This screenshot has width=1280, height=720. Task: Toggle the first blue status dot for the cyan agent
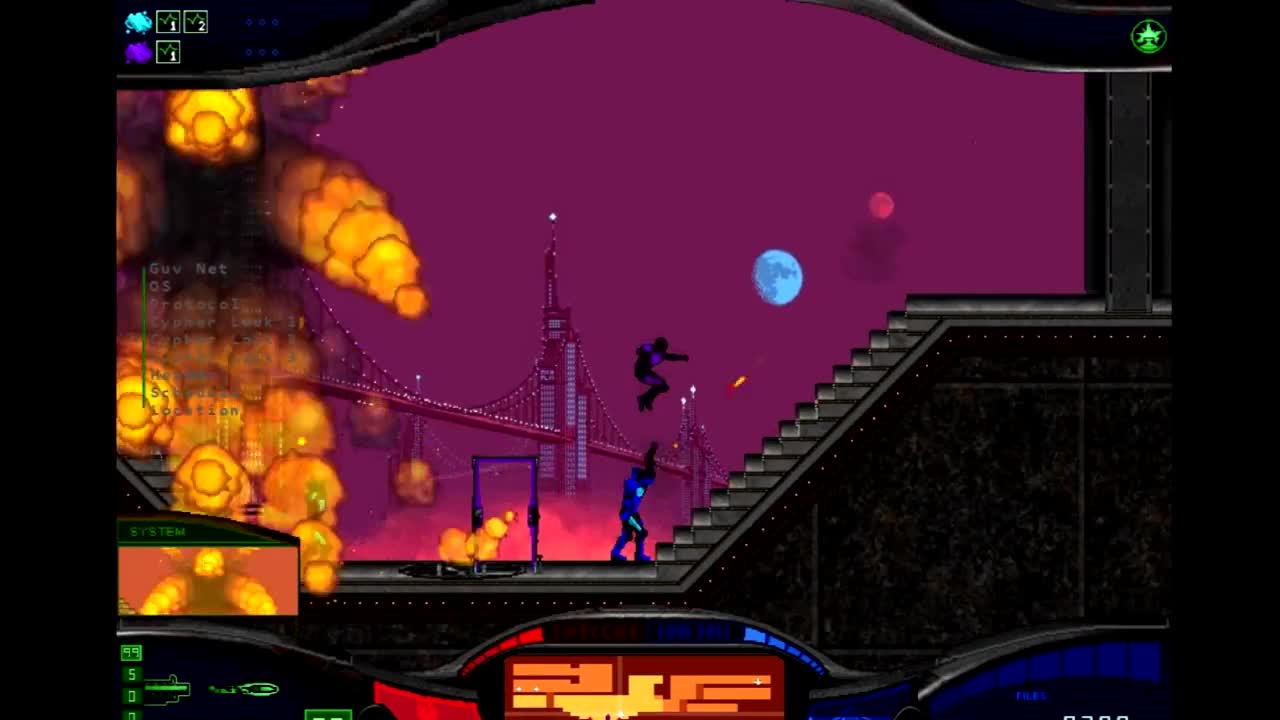click(x=249, y=22)
